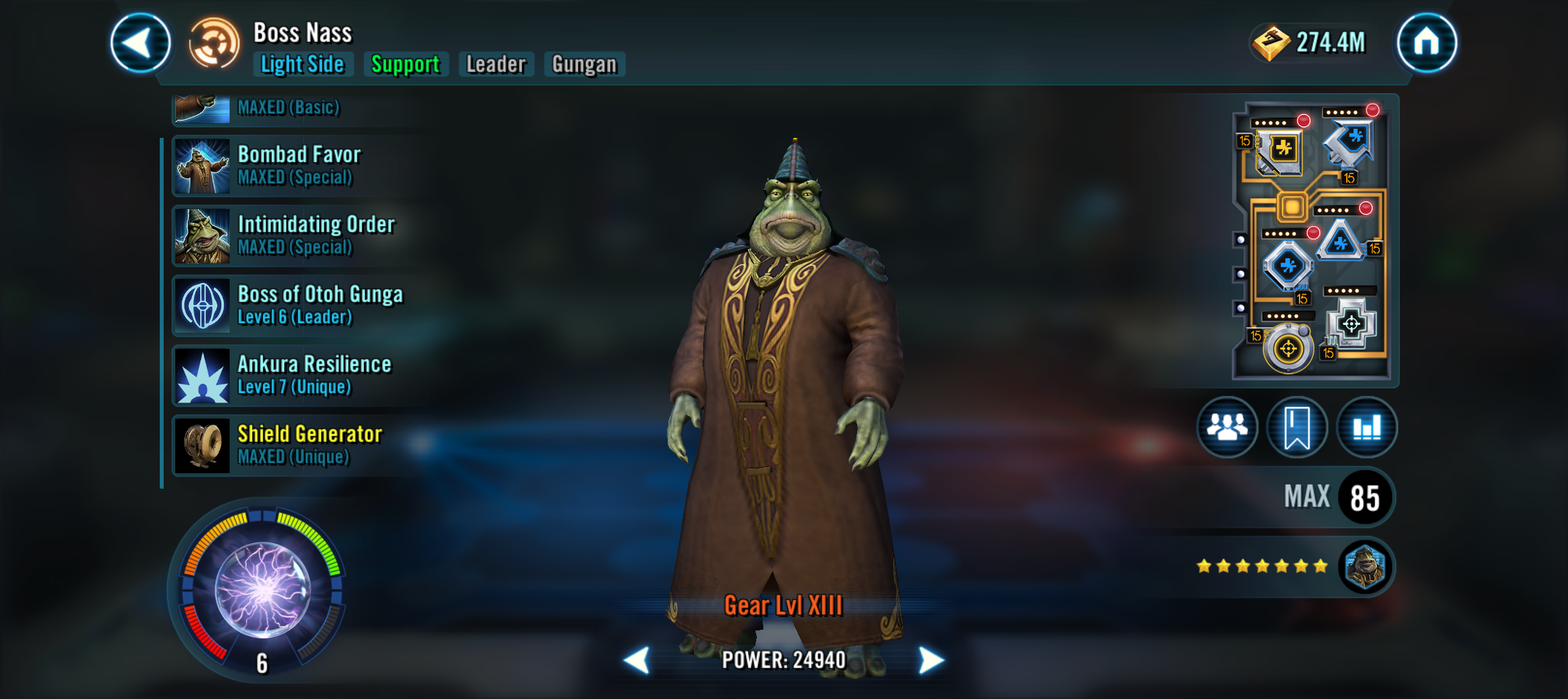Viewport: 1568px width, 699px height.
Task: Open the Bombad Favor ability
Action: tap(298, 166)
